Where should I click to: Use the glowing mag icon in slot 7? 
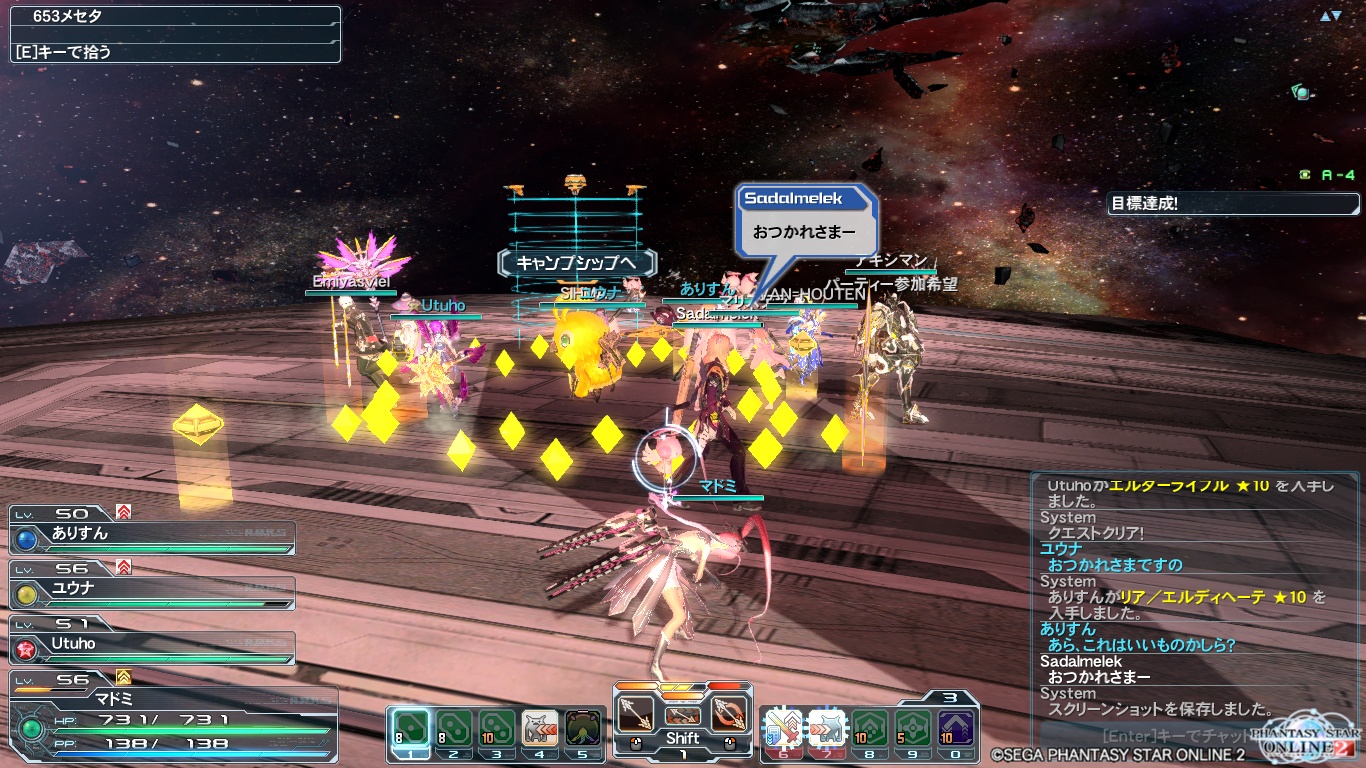click(827, 728)
